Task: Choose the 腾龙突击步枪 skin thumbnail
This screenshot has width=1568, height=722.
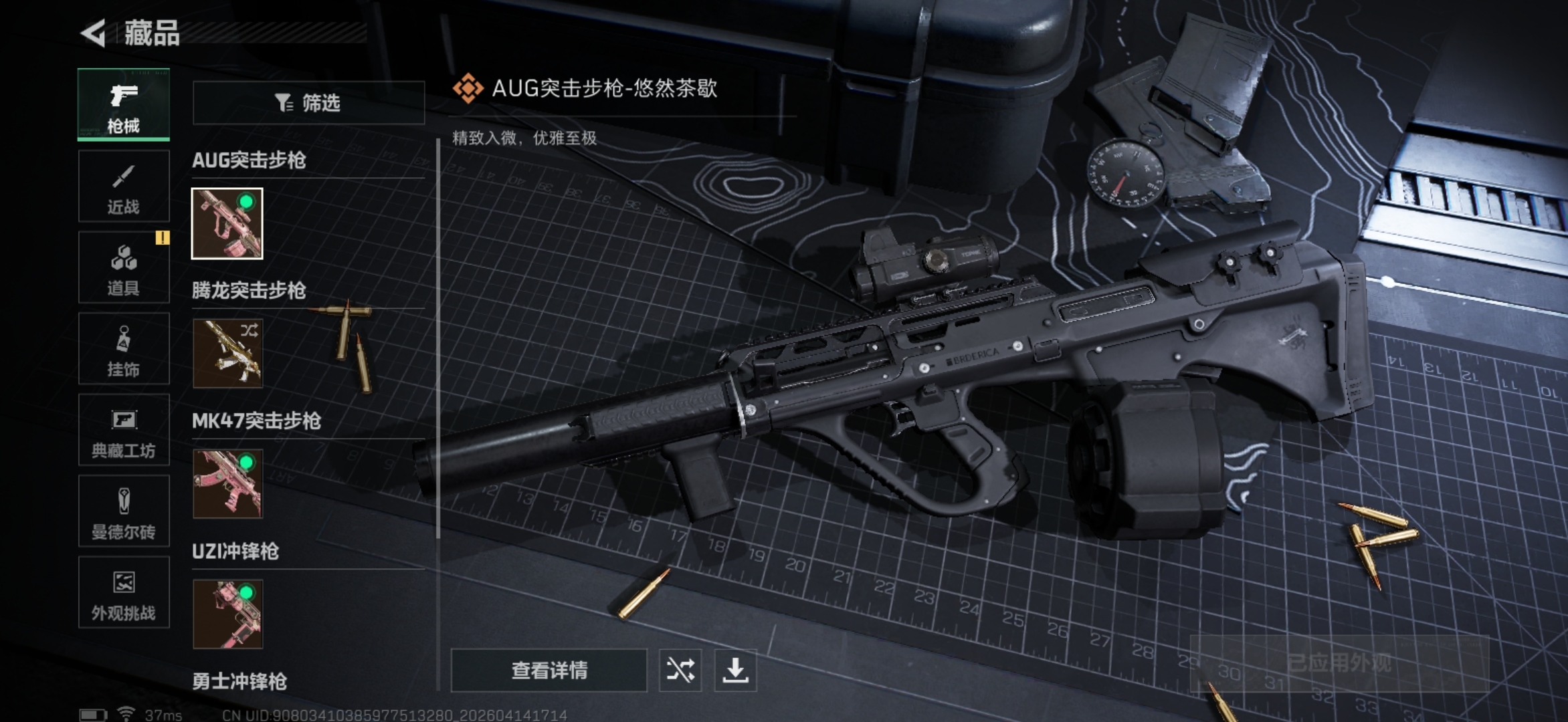Action: [227, 354]
